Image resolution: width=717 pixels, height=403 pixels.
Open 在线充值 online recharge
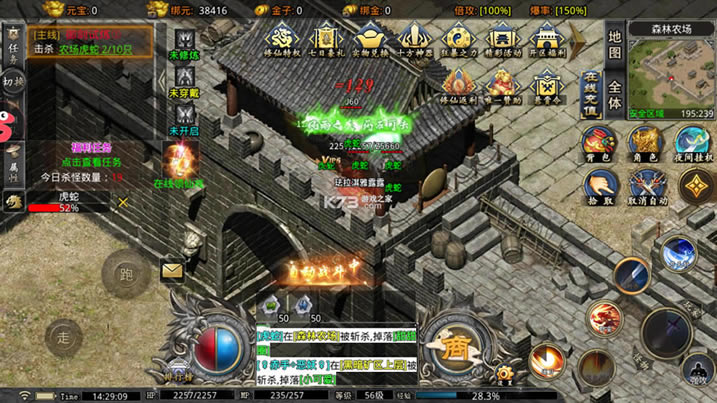(x=590, y=95)
